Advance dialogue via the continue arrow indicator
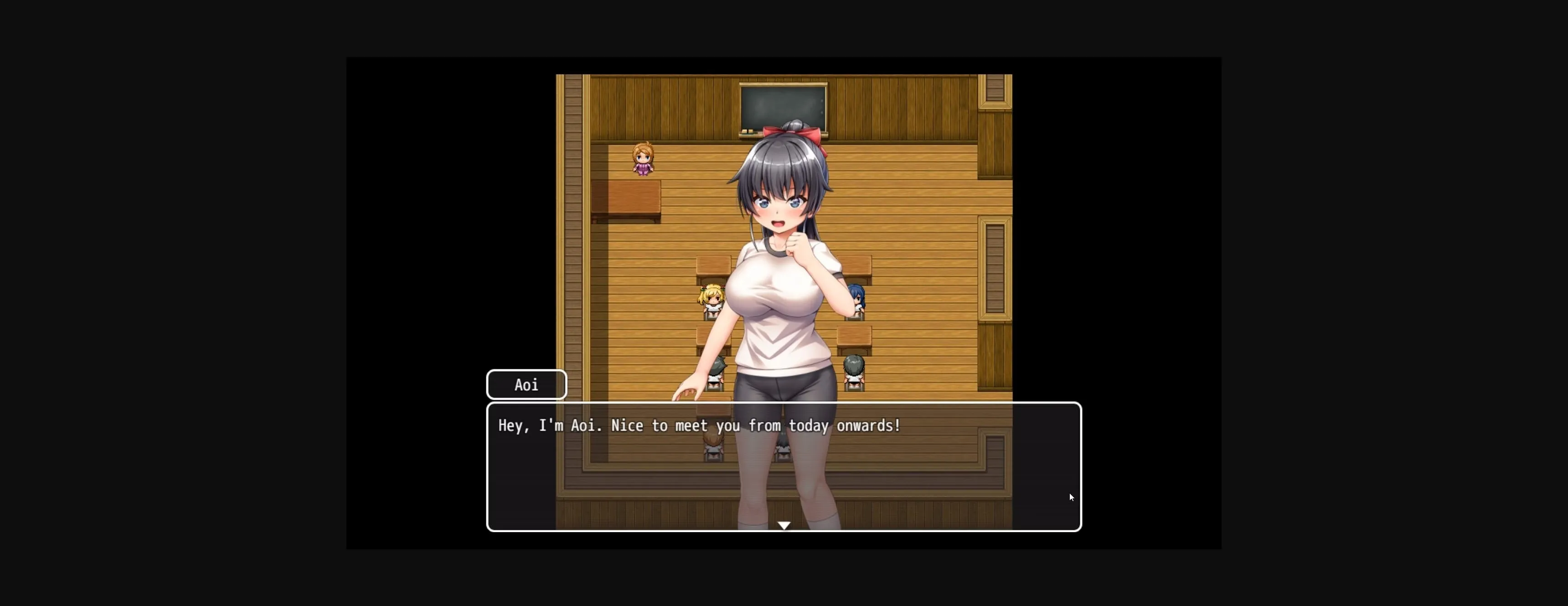This screenshot has width=1568, height=606. pyautogui.click(x=784, y=525)
